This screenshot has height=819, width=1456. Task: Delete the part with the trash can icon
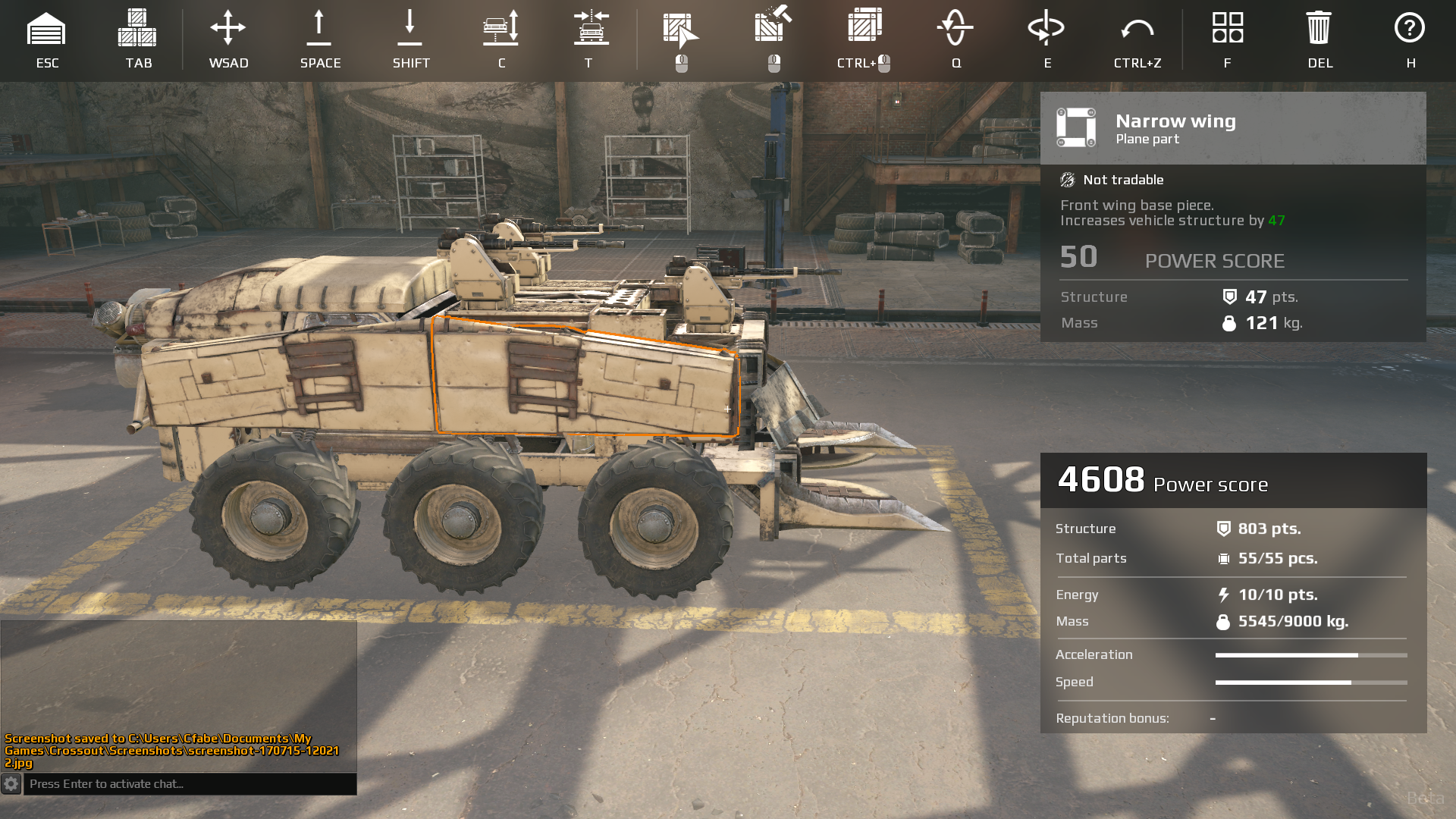(x=1319, y=28)
